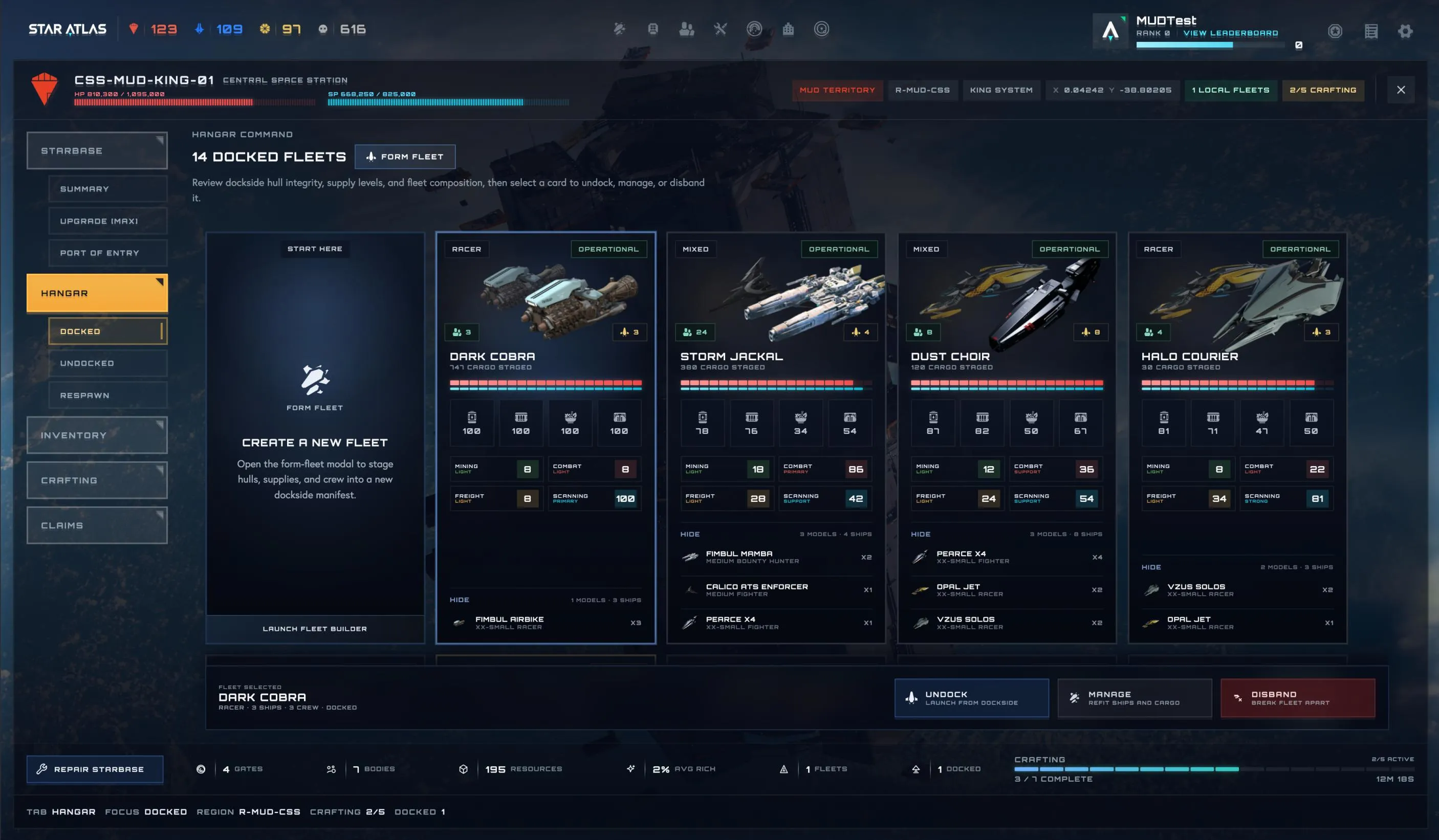The image size is (1439, 840).
Task: Open View Leaderboard next to MUDTest
Action: click(1231, 33)
